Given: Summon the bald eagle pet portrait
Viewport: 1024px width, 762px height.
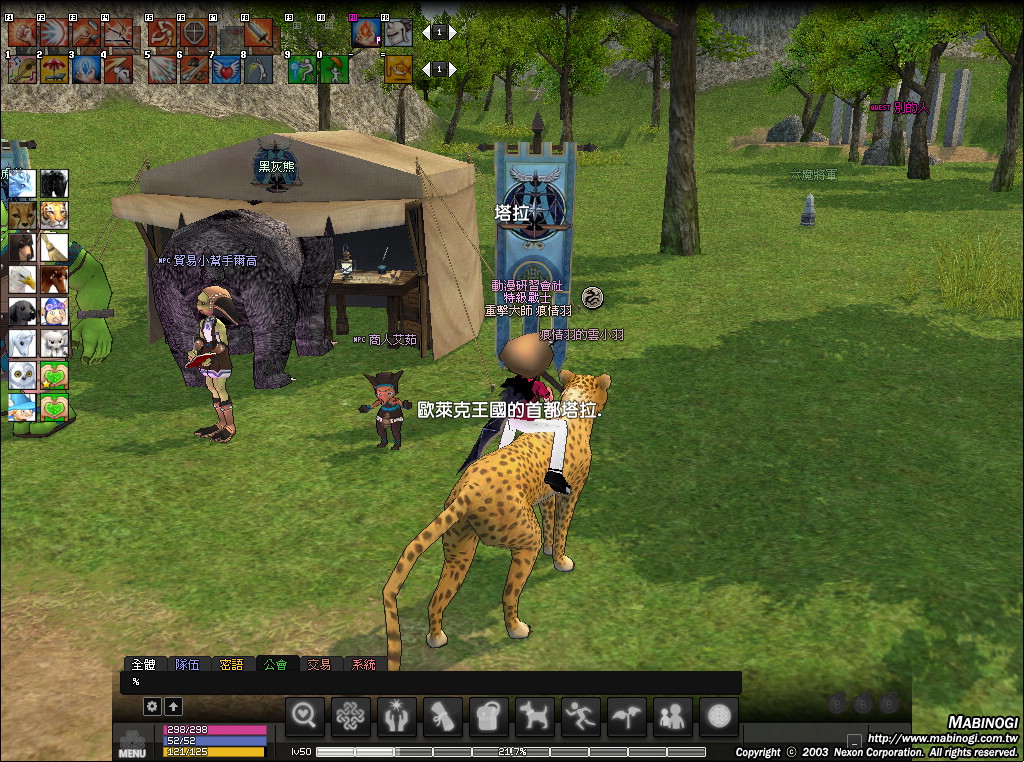Looking at the screenshot, I should pos(22,279).
